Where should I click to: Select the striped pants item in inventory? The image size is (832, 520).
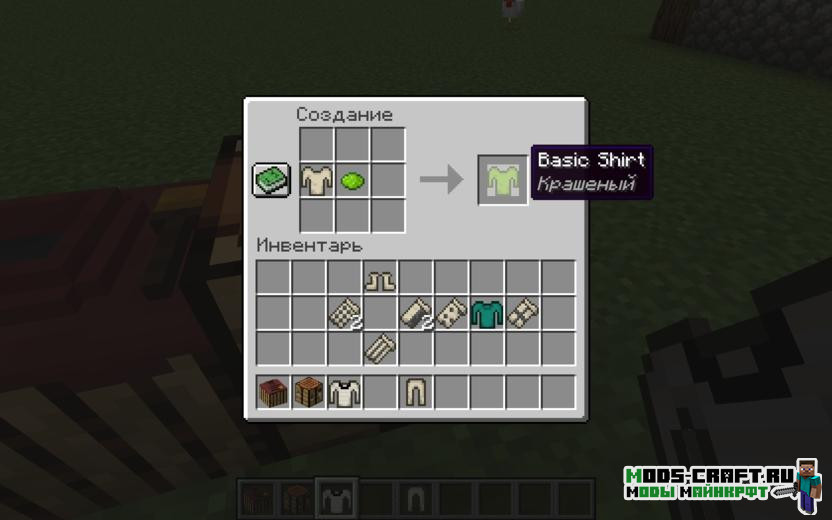(x=380, y=349)
